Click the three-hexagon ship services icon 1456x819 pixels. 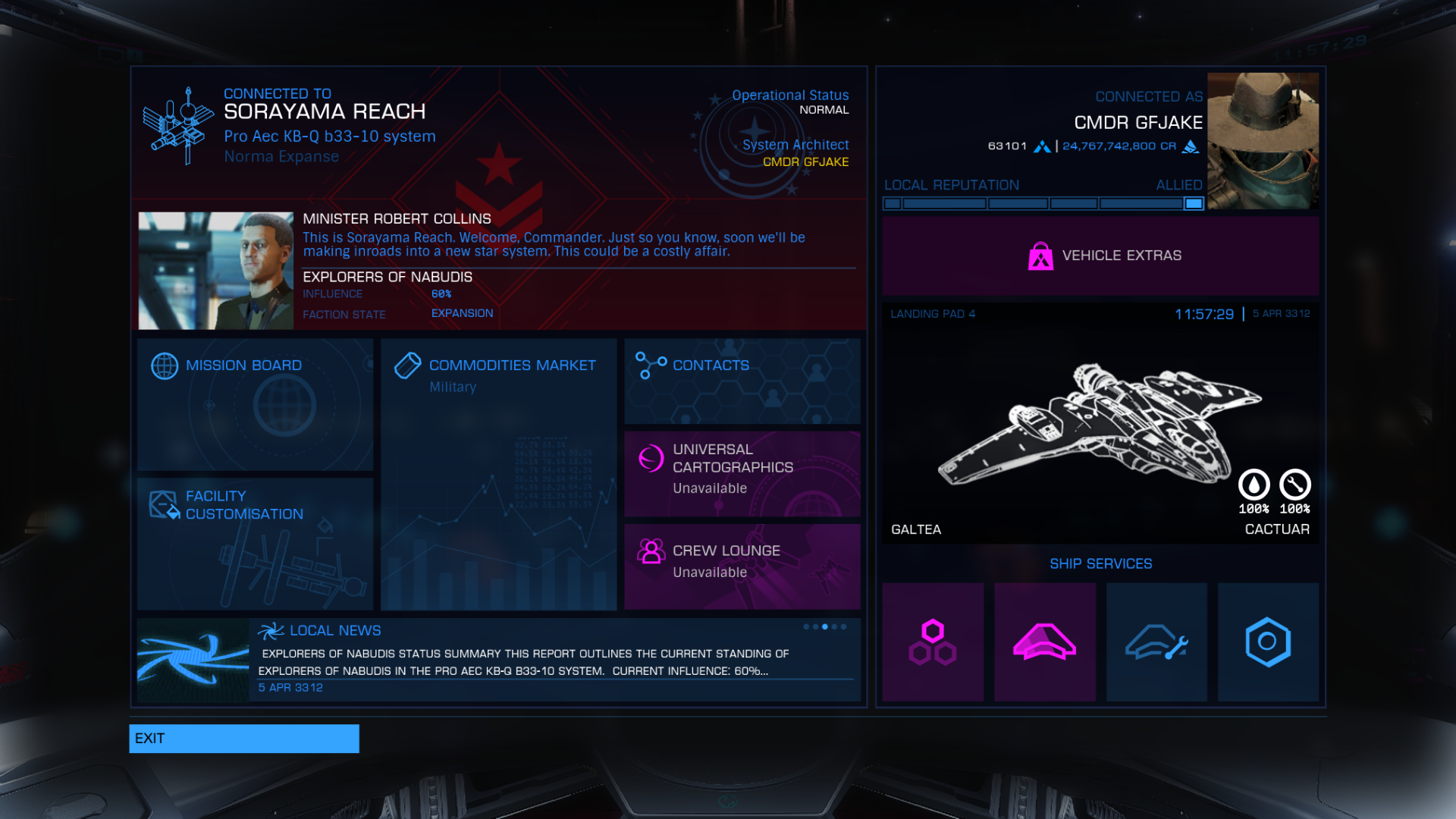[933, 642]
